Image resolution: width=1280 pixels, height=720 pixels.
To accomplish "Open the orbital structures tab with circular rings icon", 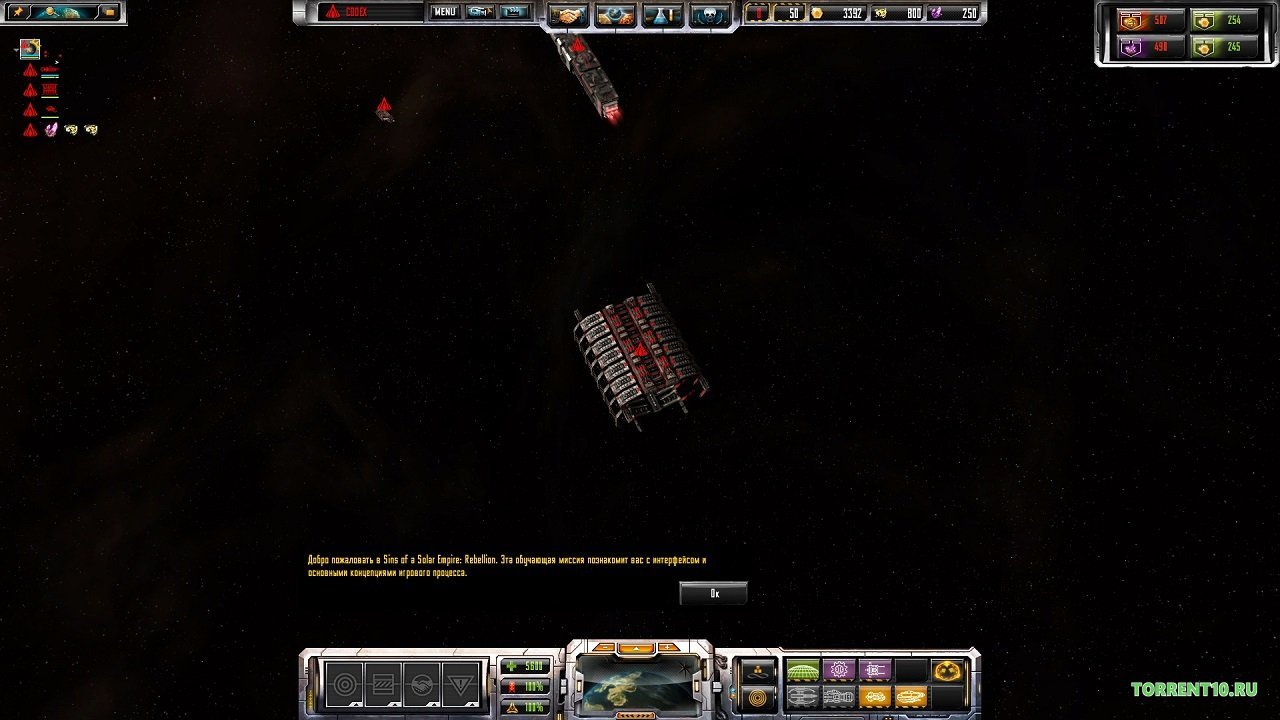I will [x=759, y=698].
